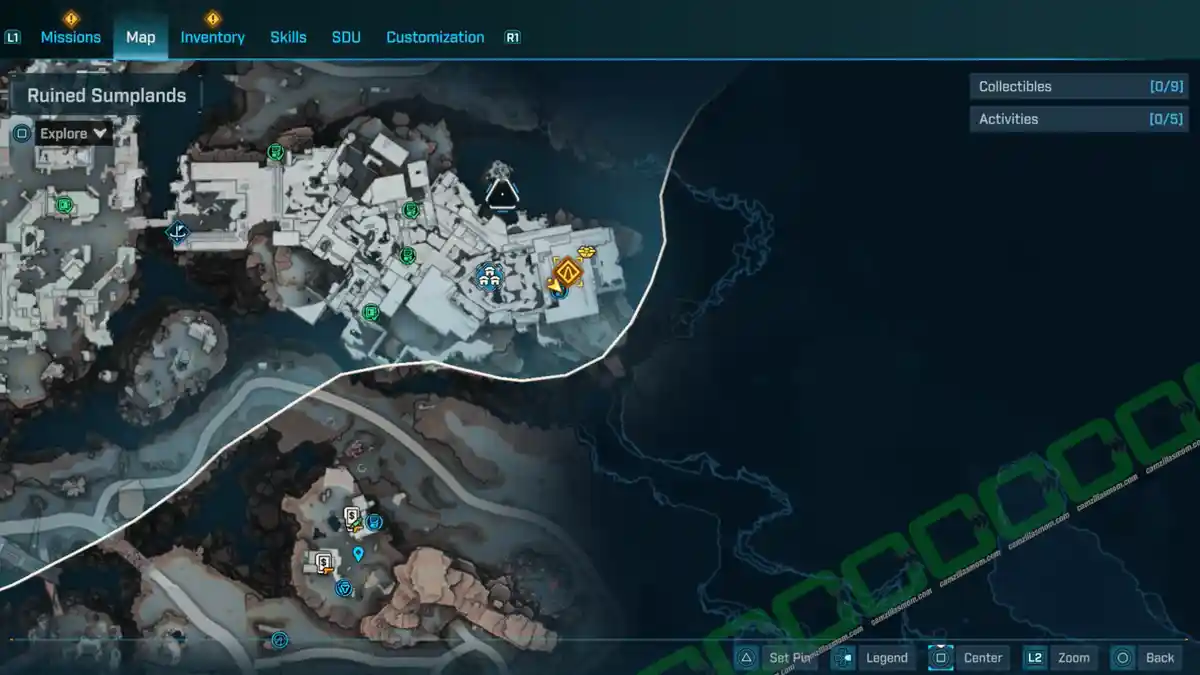Open the SDU tab
1200x675 pixels.
(x=346, y=37)
